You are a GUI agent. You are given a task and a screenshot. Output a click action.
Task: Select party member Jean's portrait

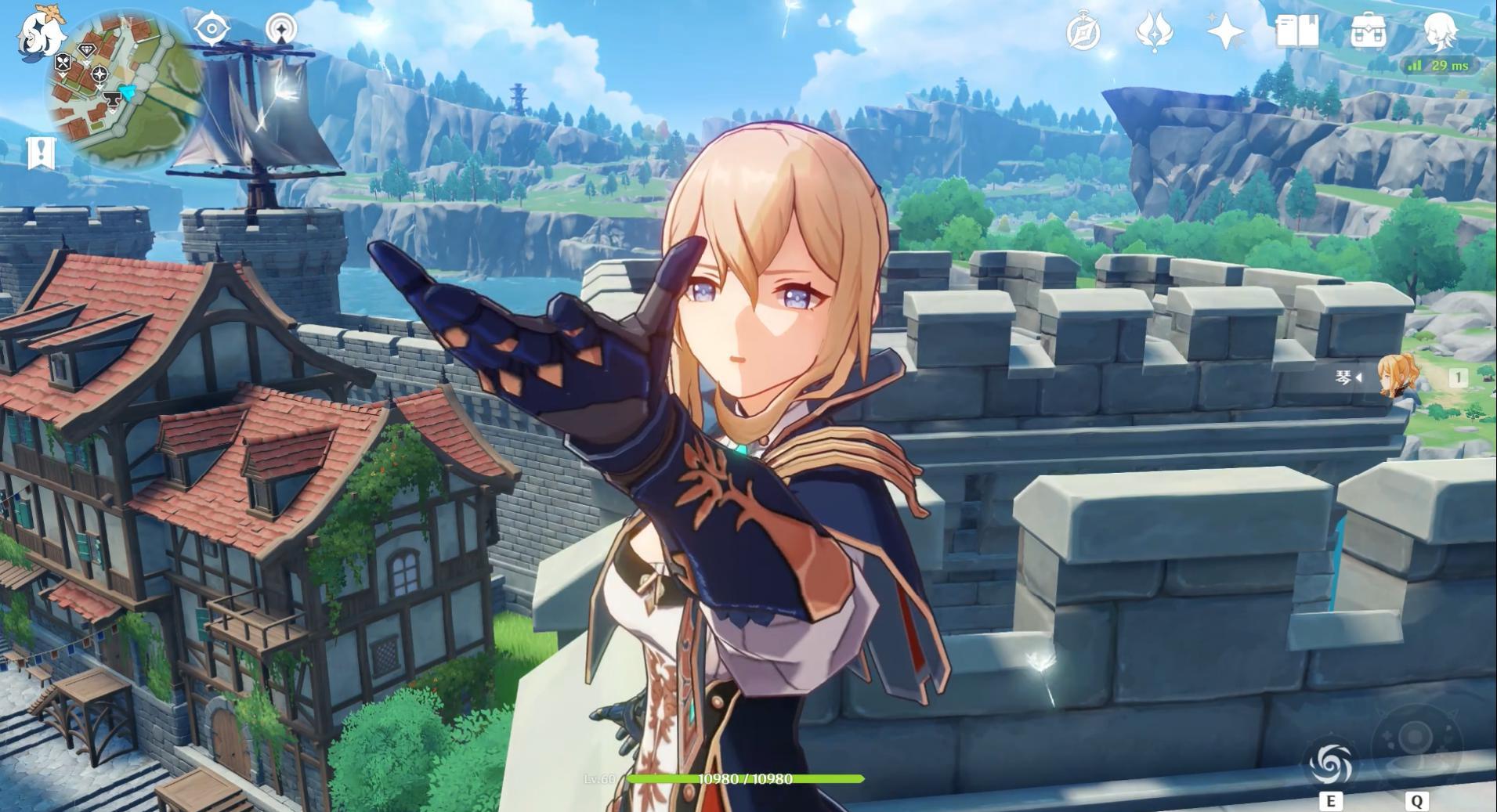(1395, 377)
